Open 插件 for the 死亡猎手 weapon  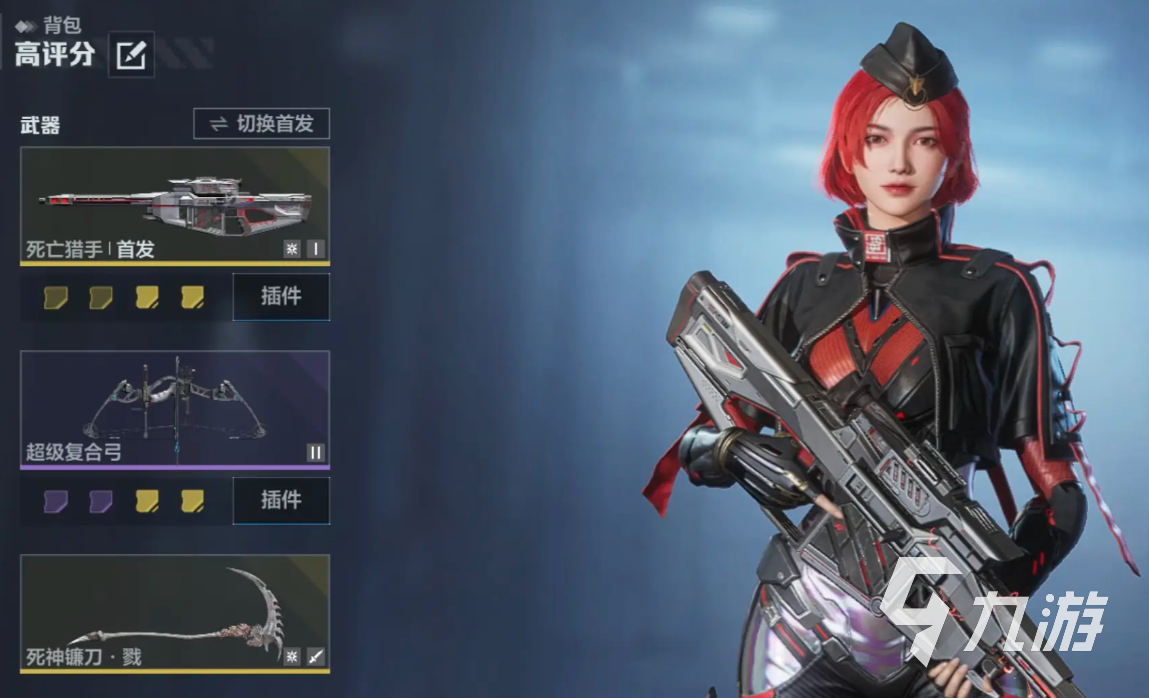pos(281,296)
